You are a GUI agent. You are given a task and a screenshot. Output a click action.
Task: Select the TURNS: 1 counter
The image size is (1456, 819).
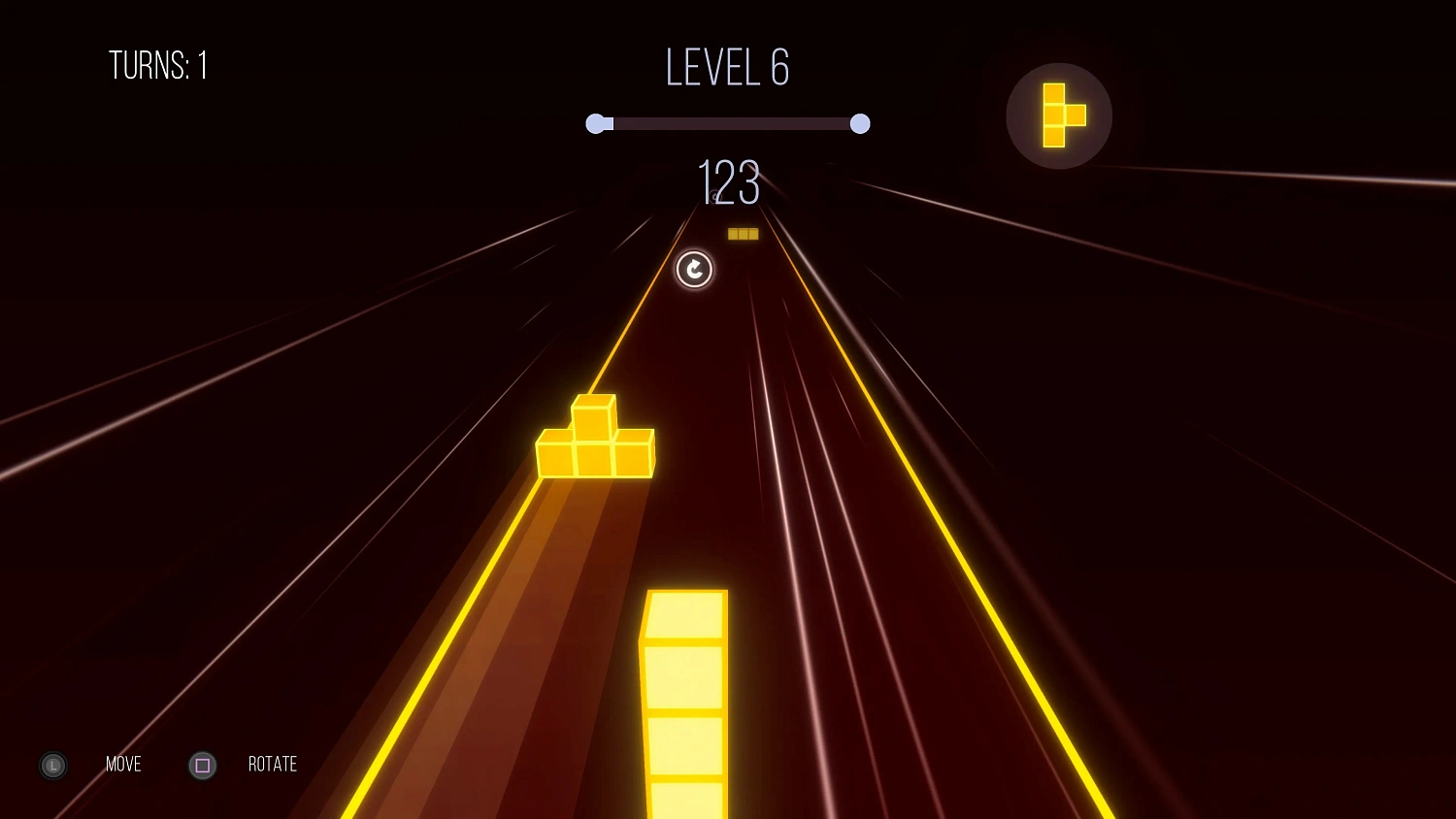click(159, 65)
